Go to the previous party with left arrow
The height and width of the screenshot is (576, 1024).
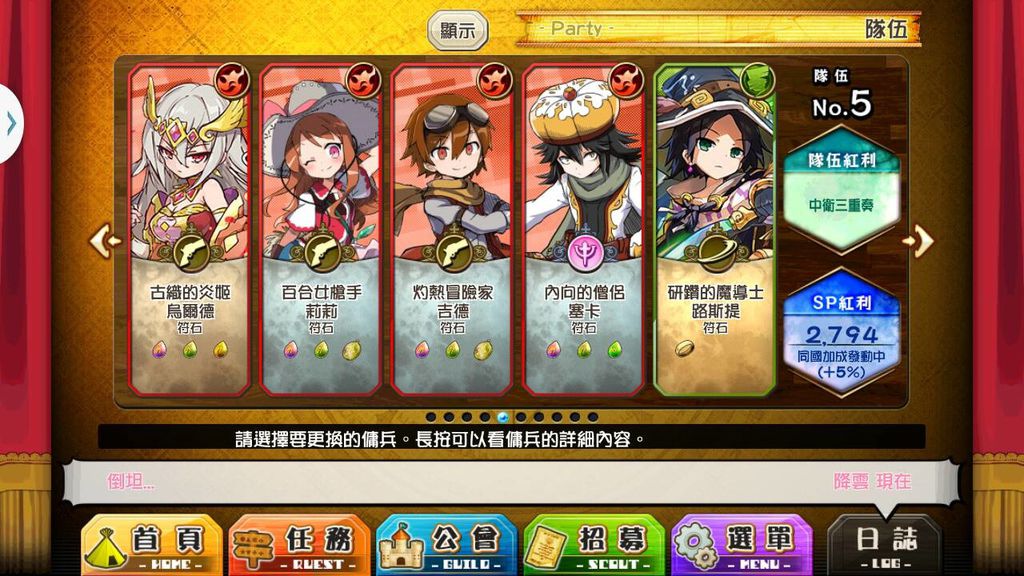coord(104,240)
